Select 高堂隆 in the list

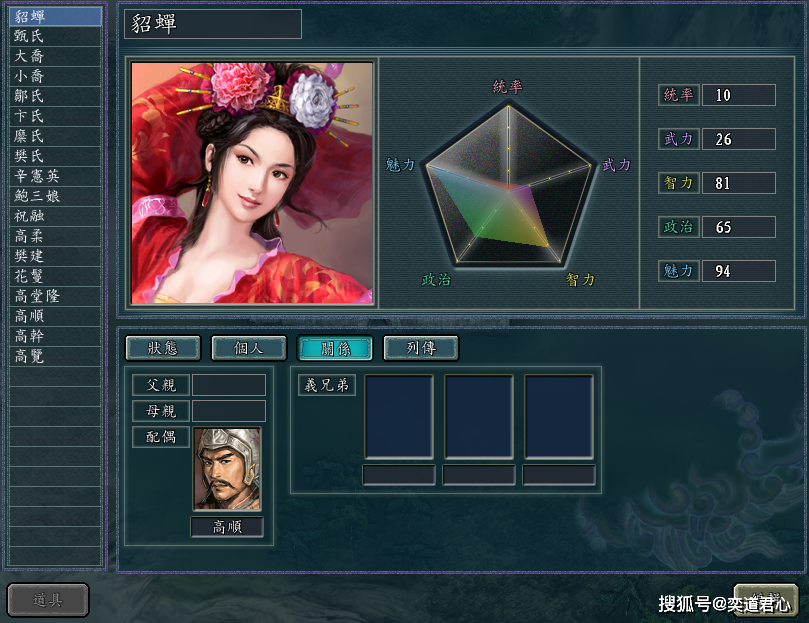(55, 296)
